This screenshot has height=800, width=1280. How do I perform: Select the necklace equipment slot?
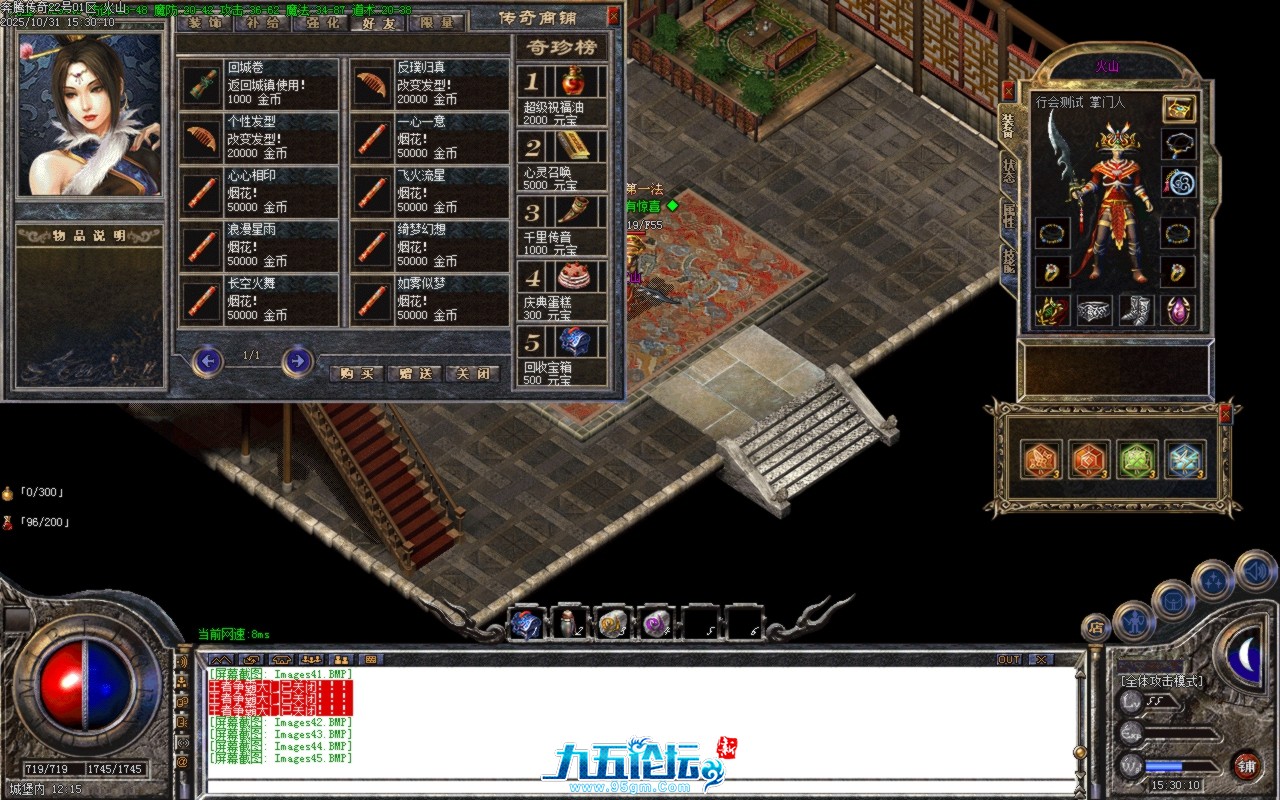click(1180, 144)
